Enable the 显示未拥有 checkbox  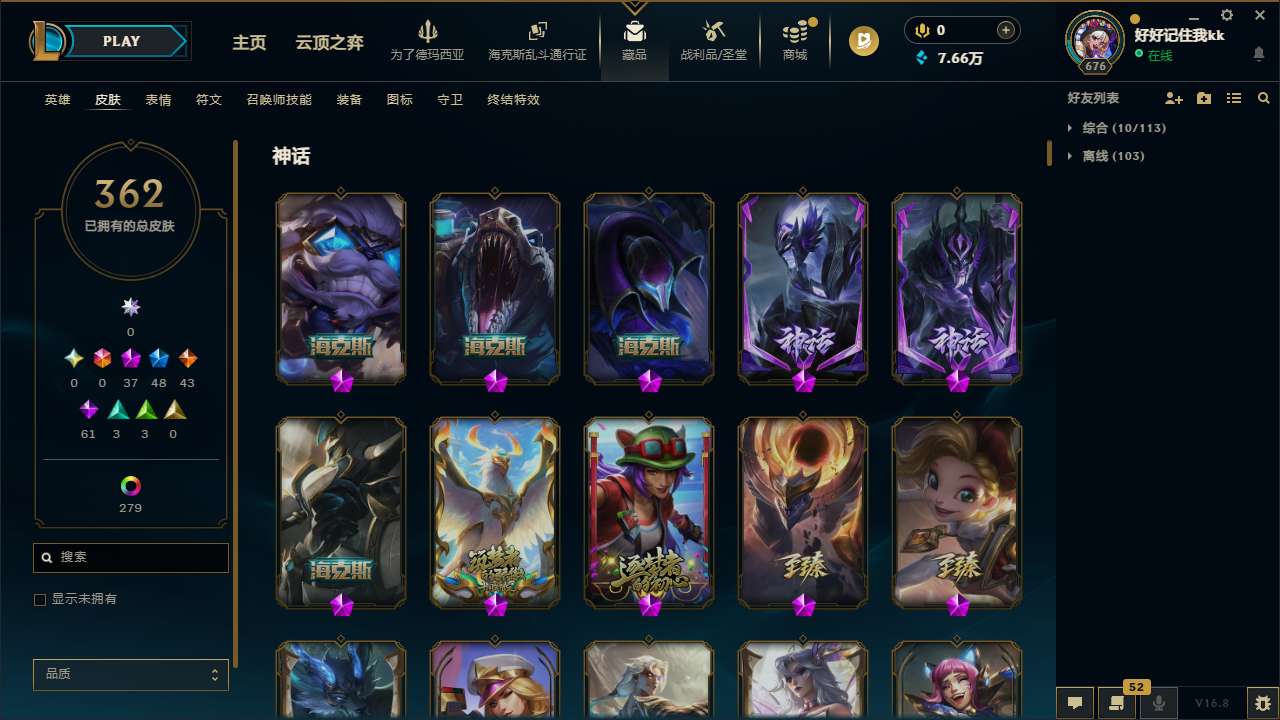click(40, 599)
